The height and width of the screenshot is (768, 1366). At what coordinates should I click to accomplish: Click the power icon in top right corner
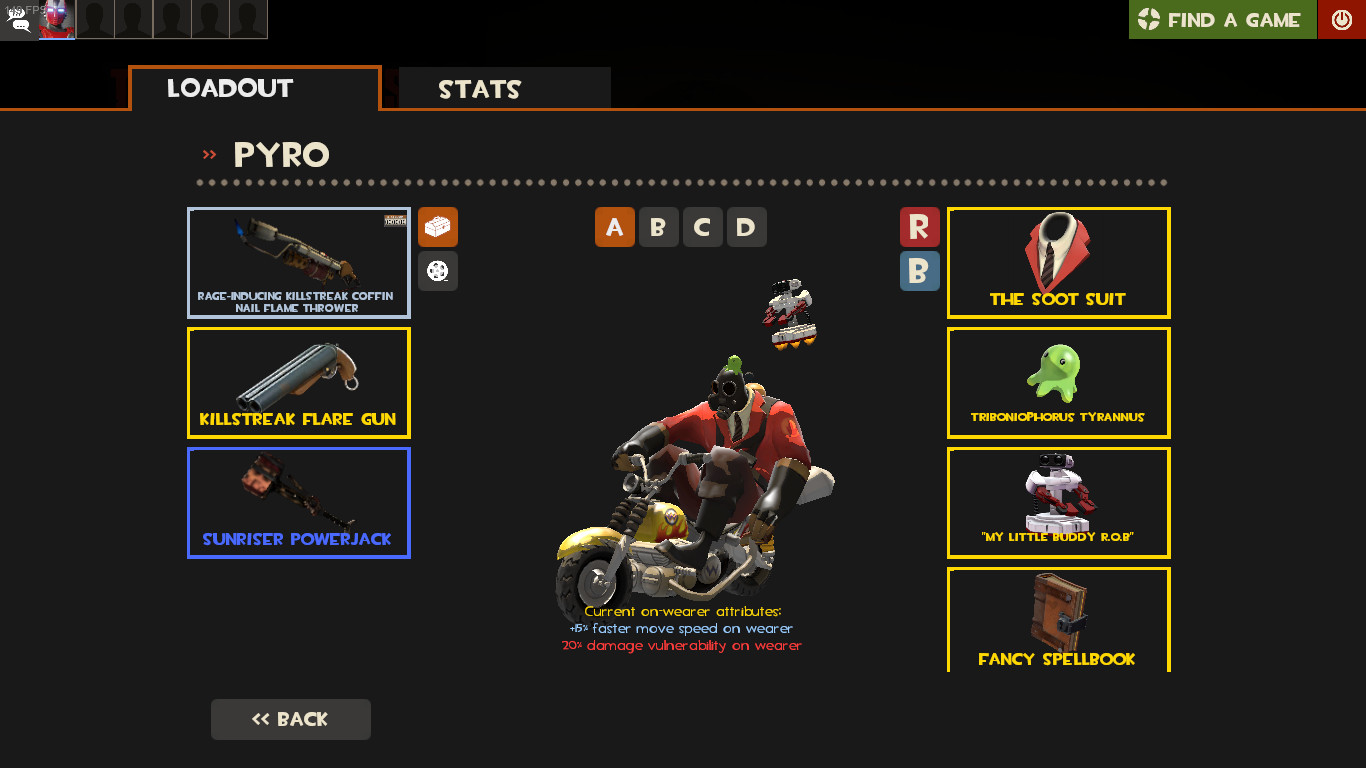[1341, 19]
